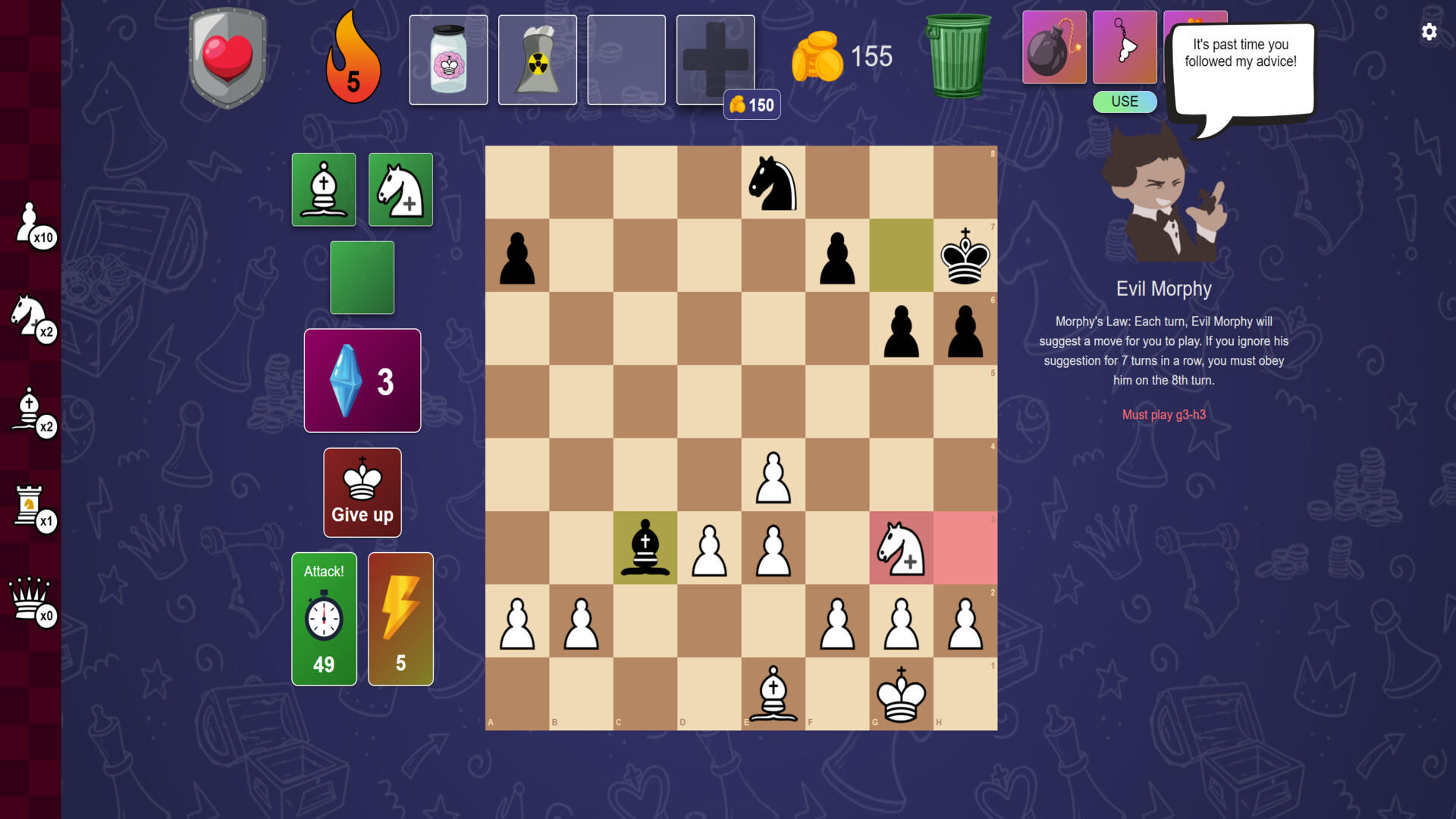Click the Attack! timer showing 49

pos(324,618)
